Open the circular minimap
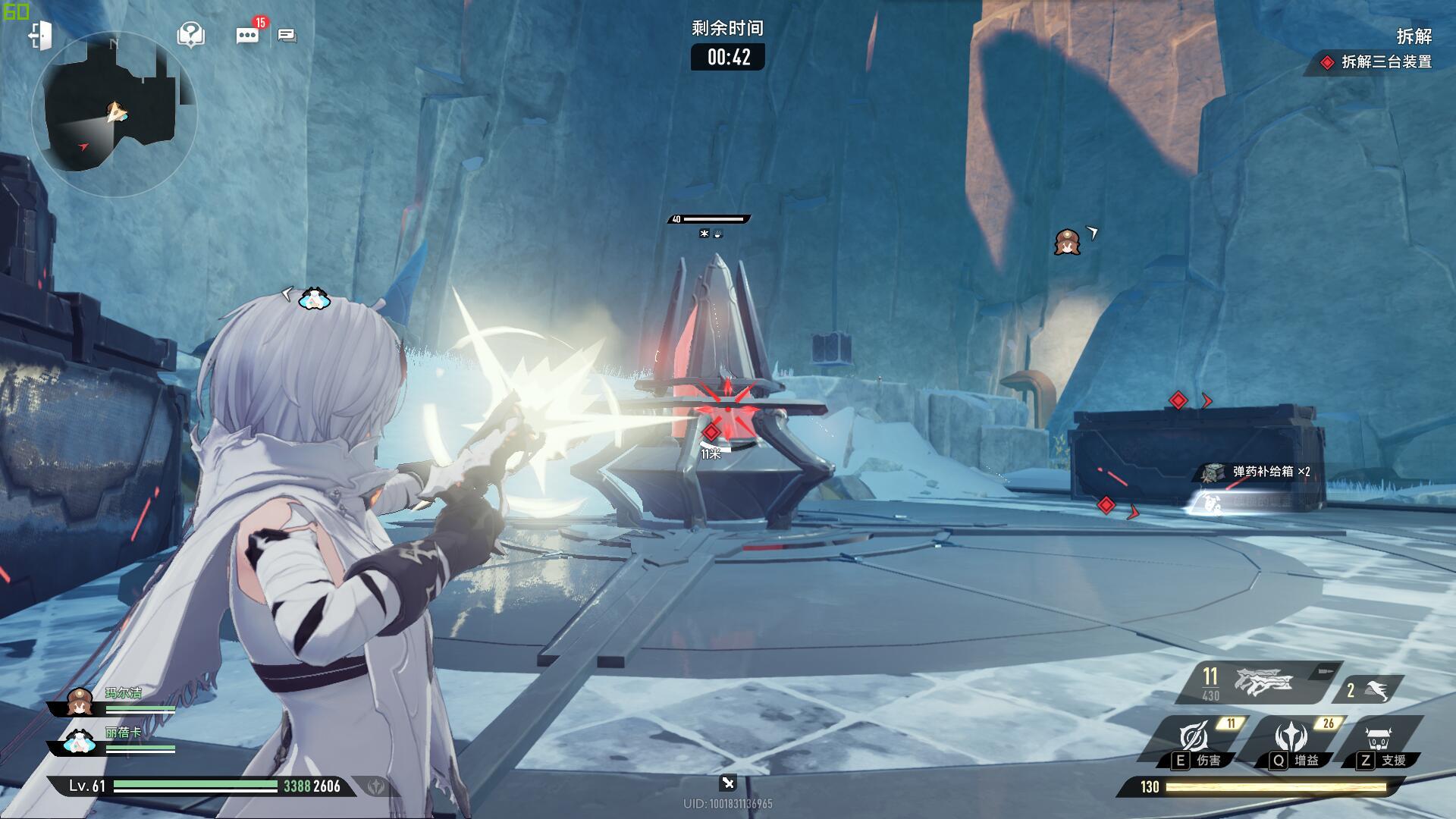This screenshot has height=819, width=1456. click(x=115, y=114)
